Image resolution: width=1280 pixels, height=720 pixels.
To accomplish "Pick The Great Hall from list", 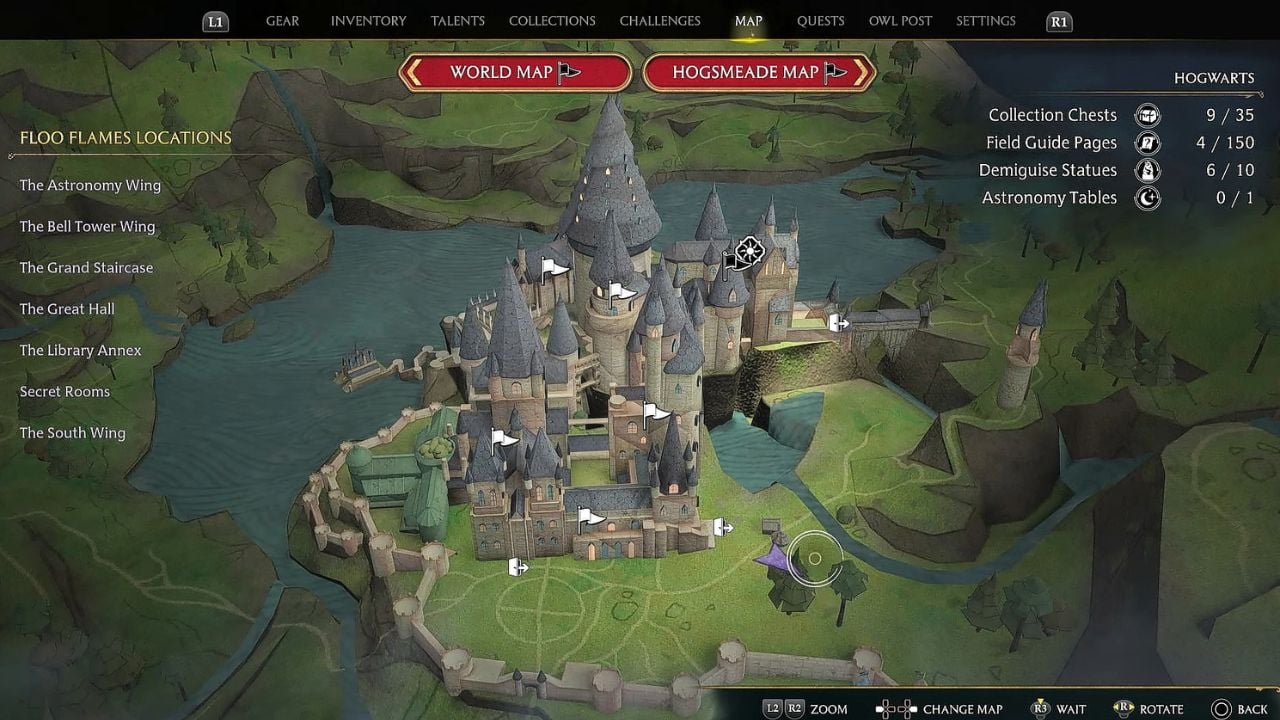I will 67,309.
